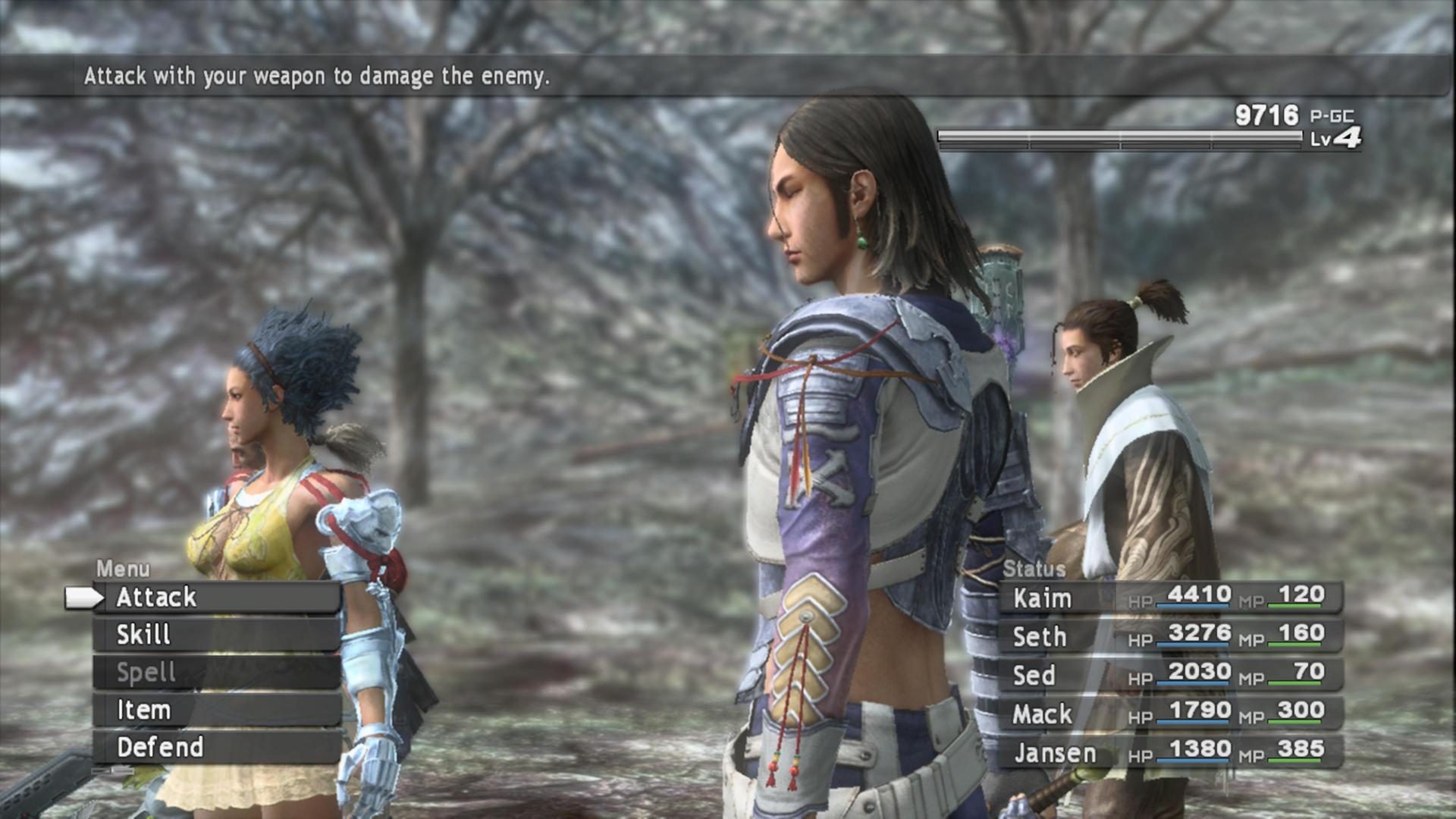This screenshot has width=1456, height=819.
Task: Select Mack from the party list
Action: [x=1043, y=714]
